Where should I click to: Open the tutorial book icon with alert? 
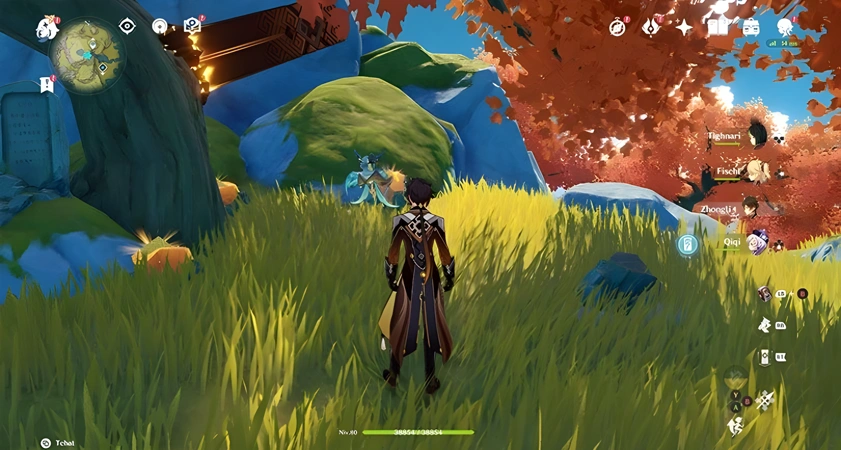(192, 25)
